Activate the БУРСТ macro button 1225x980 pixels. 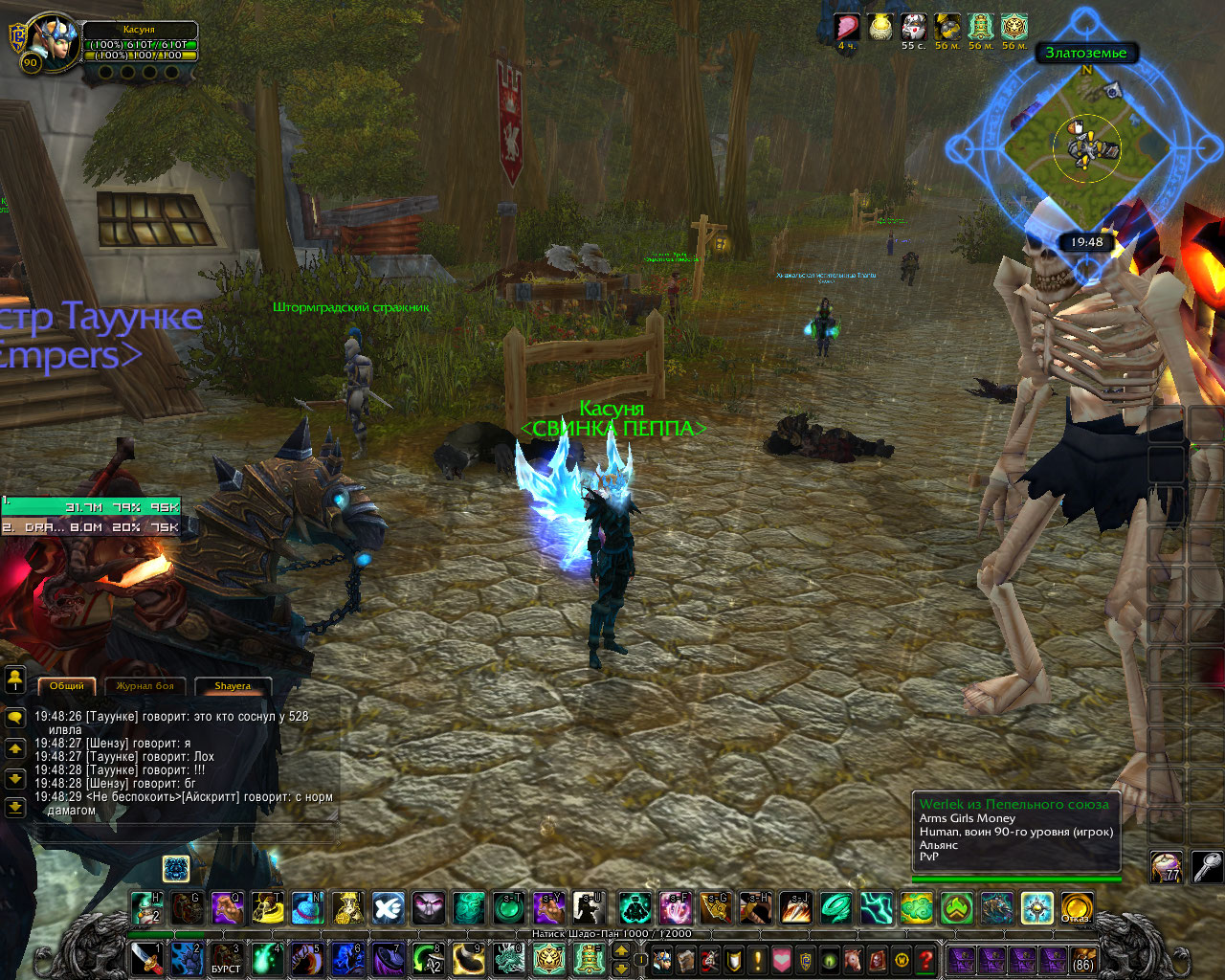pyautogui.click(x=226, y=958)
